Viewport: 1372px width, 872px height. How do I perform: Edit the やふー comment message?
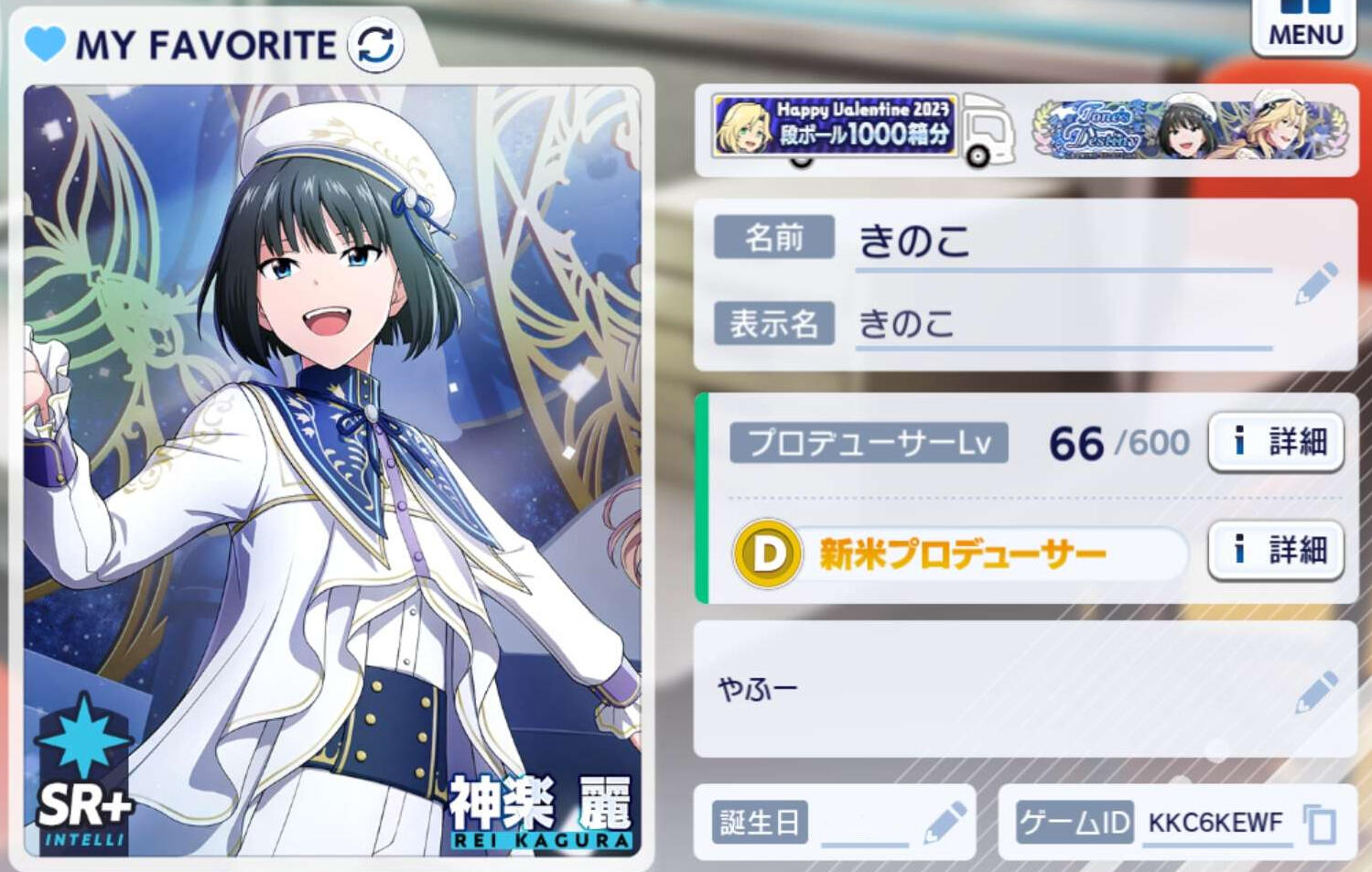tap(1316, 692)
